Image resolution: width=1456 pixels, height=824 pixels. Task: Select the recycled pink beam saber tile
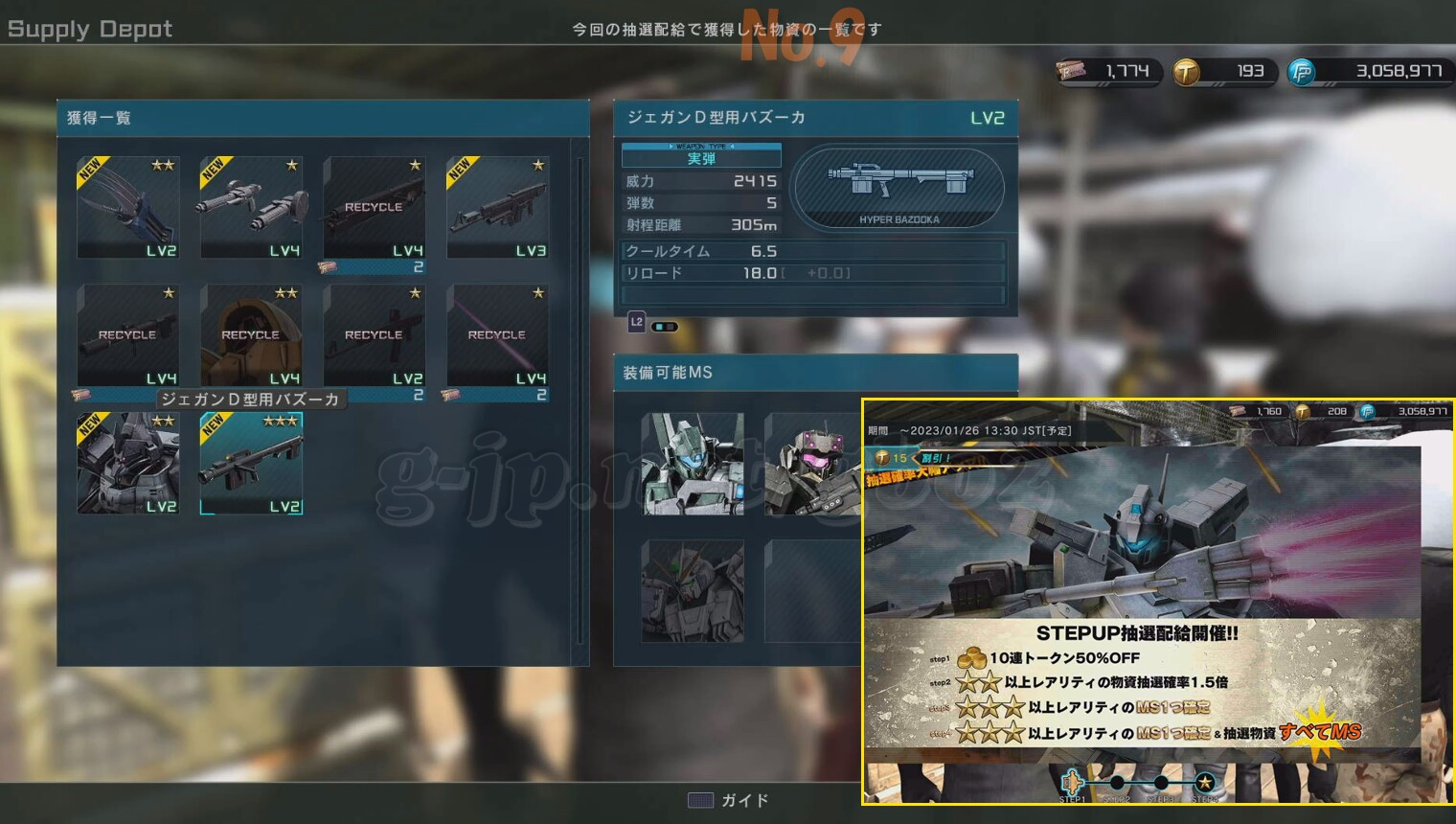click(497, 335)
